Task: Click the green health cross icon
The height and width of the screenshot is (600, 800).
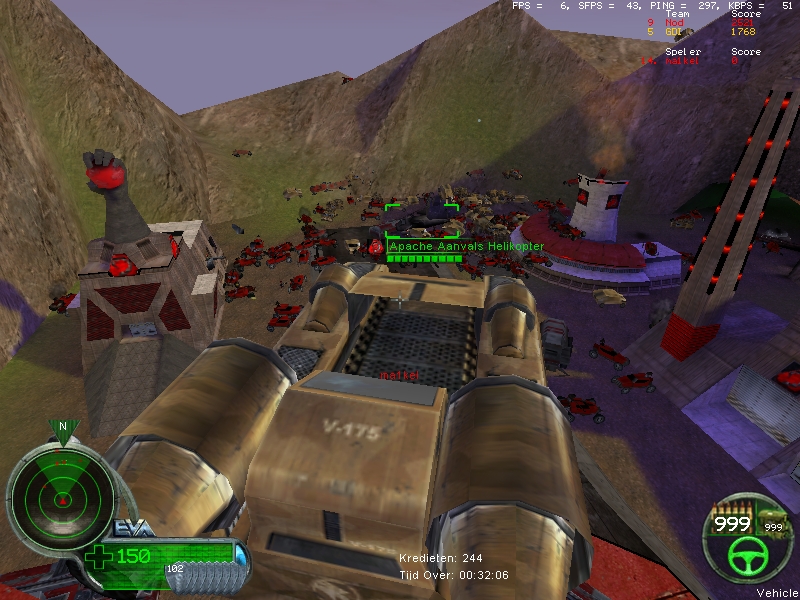Action: 101,556
